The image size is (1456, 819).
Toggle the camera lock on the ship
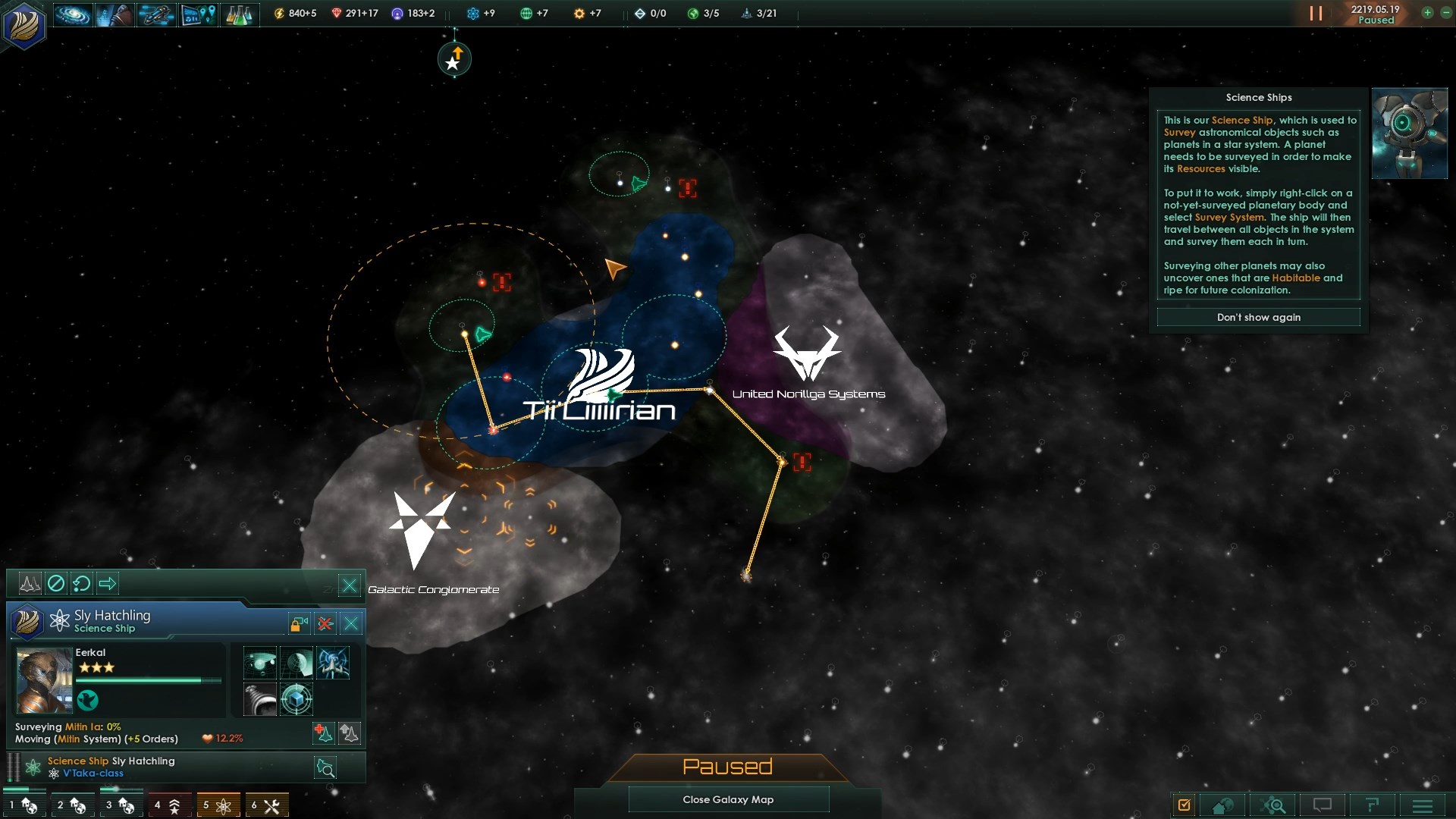[299, 623]
